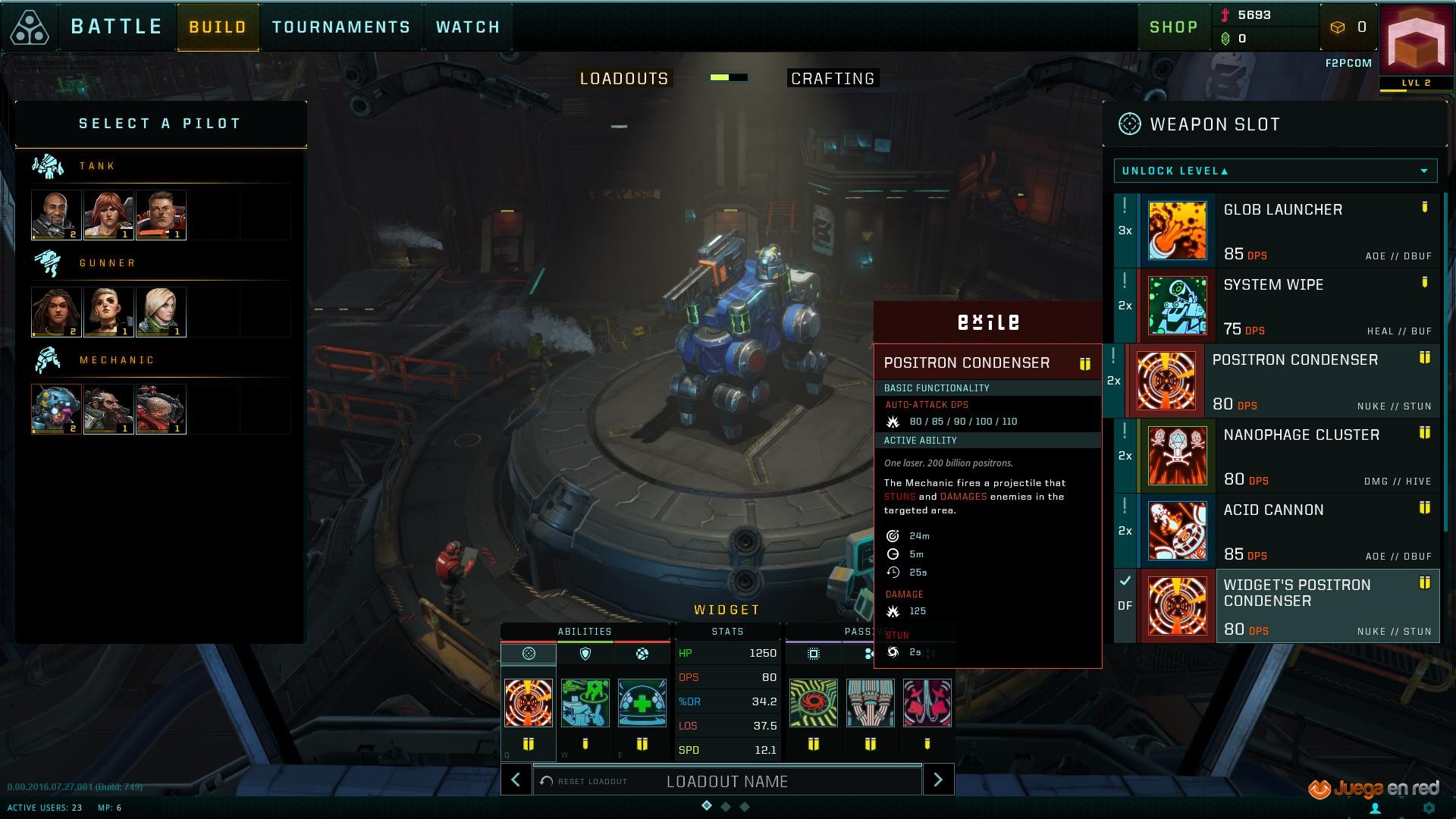Open the Battle menu
The width and height of the screenshot is (1456, 819).
[116, 27]
